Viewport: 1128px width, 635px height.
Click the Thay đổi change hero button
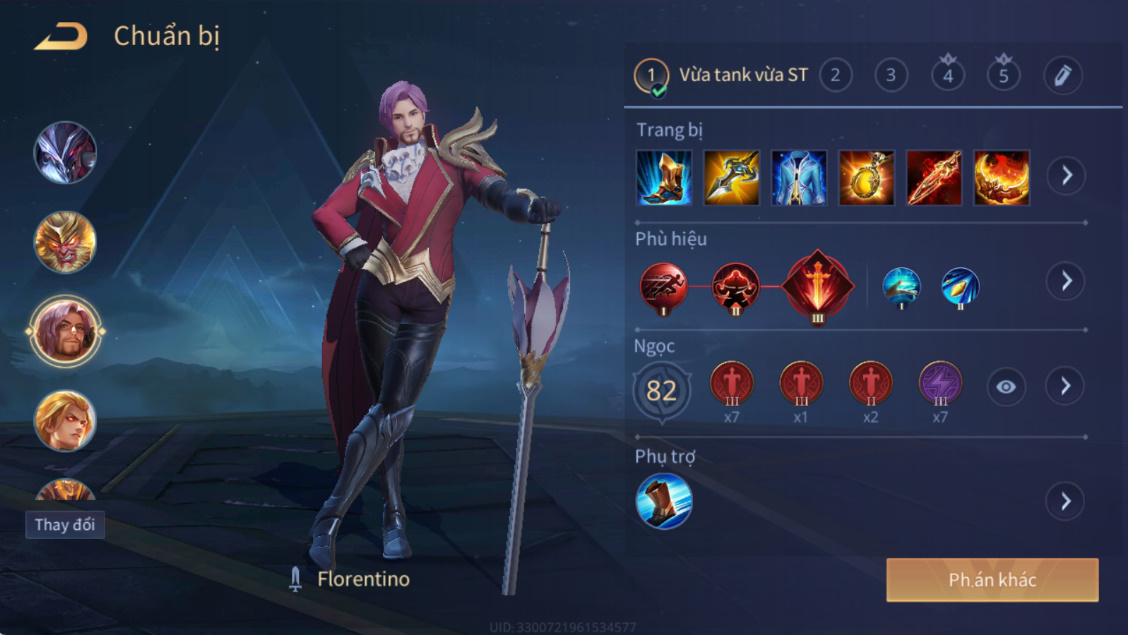tap(65, 525)
